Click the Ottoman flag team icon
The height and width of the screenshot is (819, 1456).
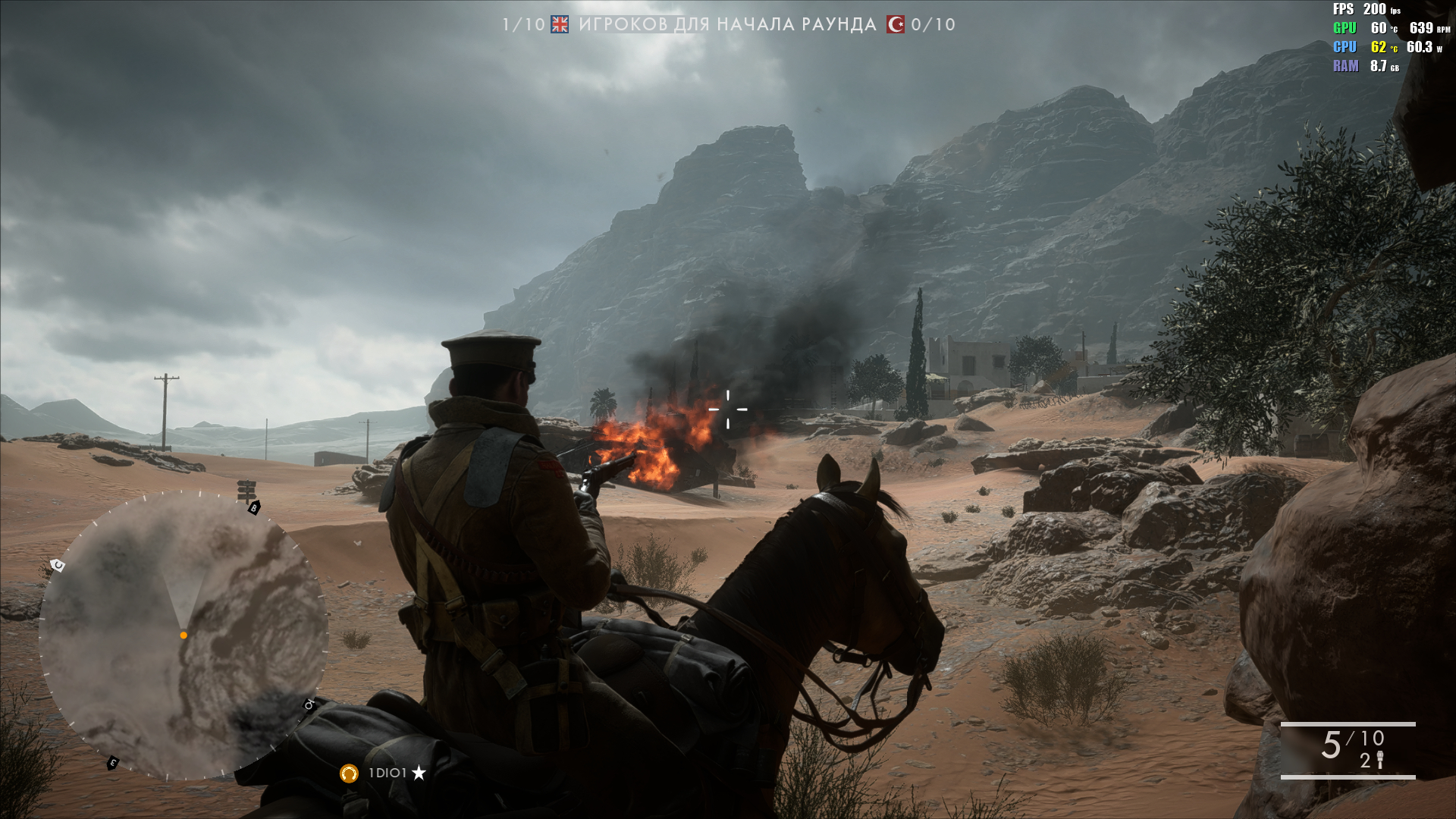point(896,24)
